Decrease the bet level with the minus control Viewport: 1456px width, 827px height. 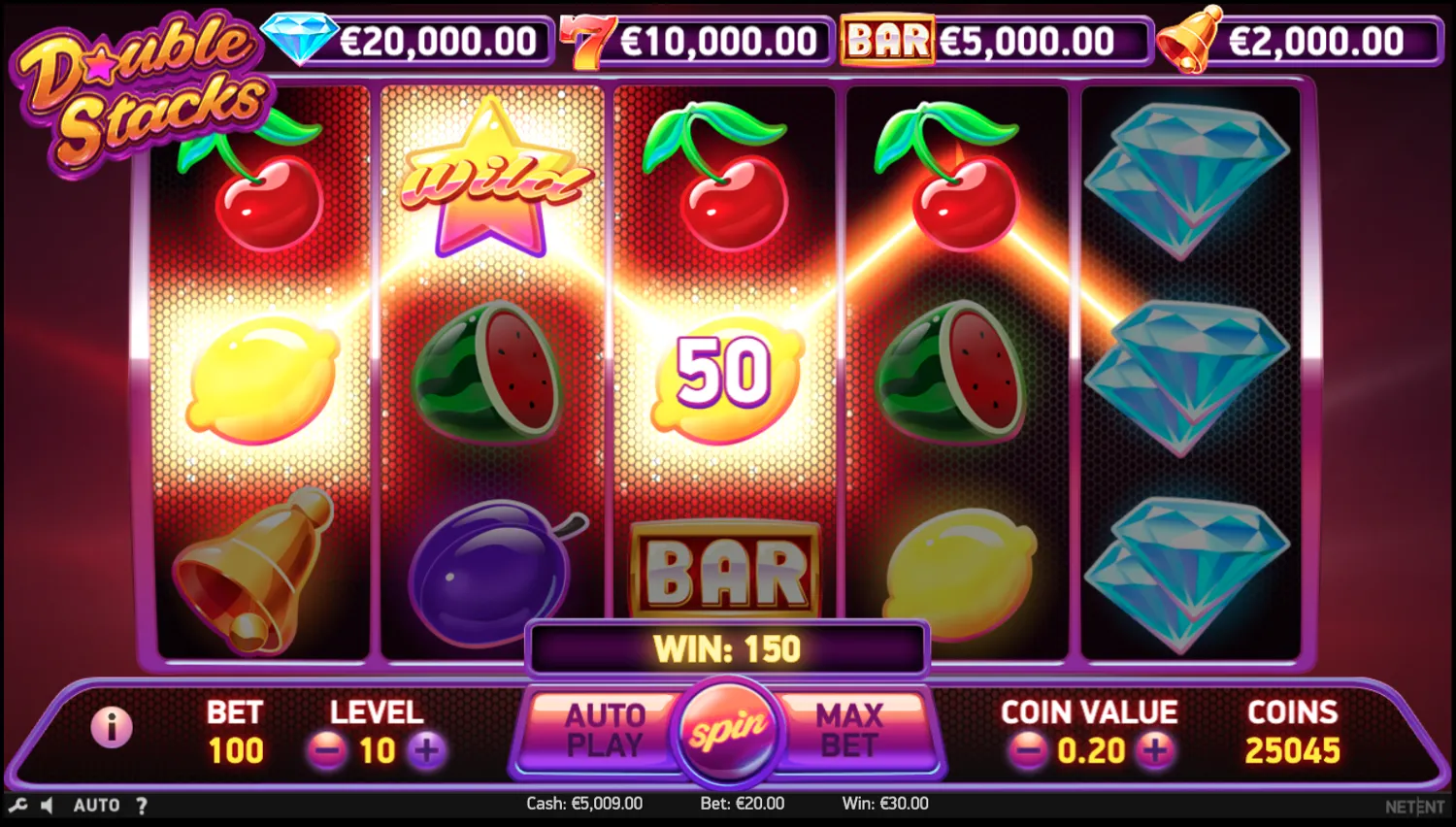pyautogui.click(x=326, y=751)
